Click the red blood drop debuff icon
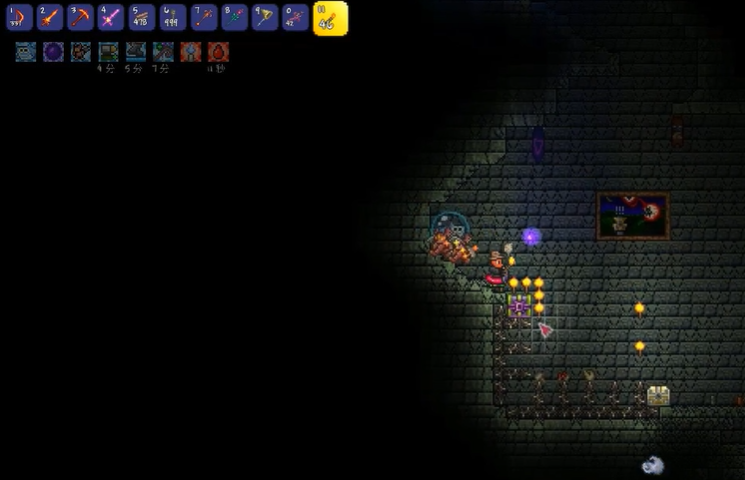 [218, 52]
